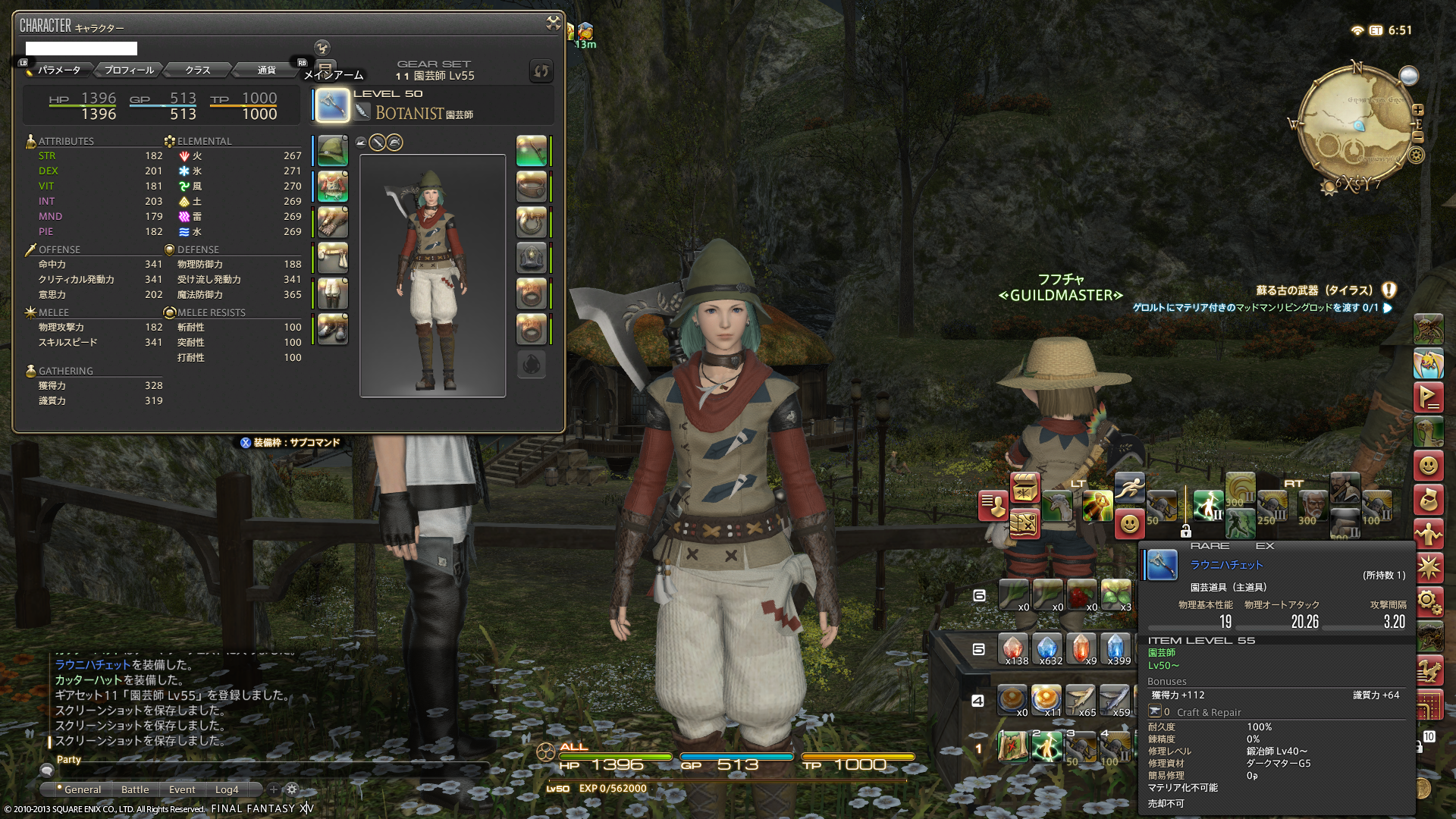Switch to the Event chat tab

point(182,789)
